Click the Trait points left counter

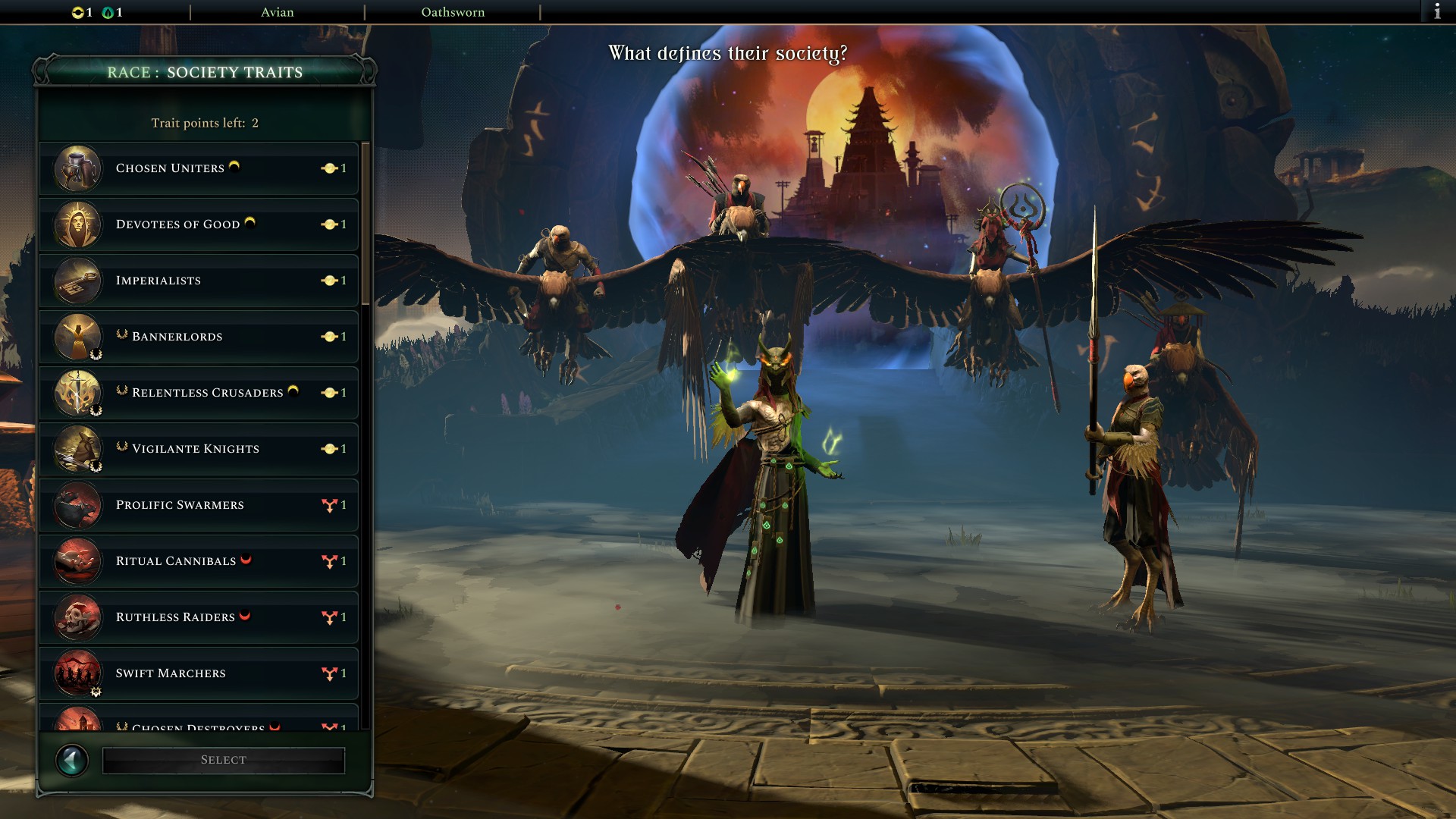click(205, 122)
